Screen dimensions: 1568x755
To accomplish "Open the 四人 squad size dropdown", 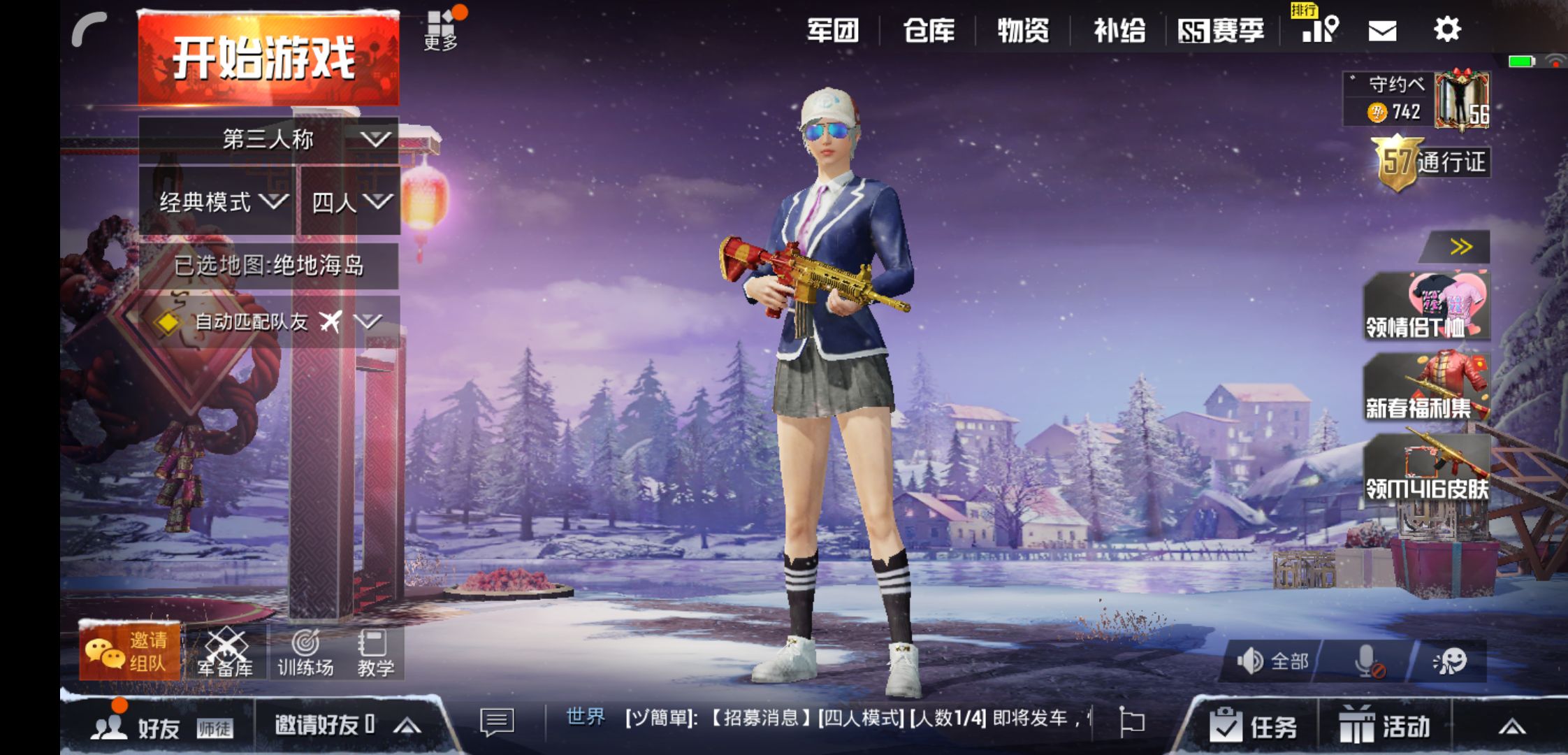I will click(351, 202).
